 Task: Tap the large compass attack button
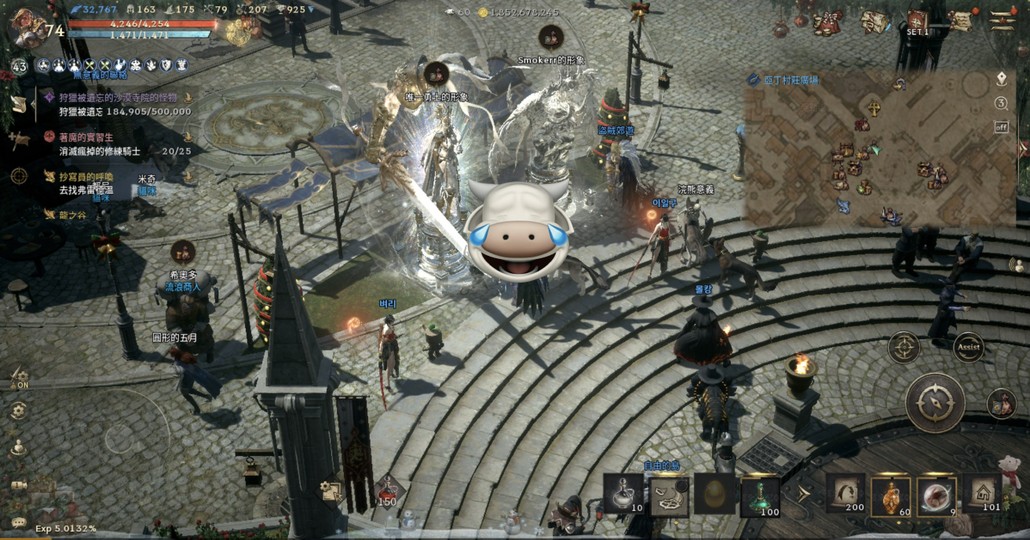point(935,402)
